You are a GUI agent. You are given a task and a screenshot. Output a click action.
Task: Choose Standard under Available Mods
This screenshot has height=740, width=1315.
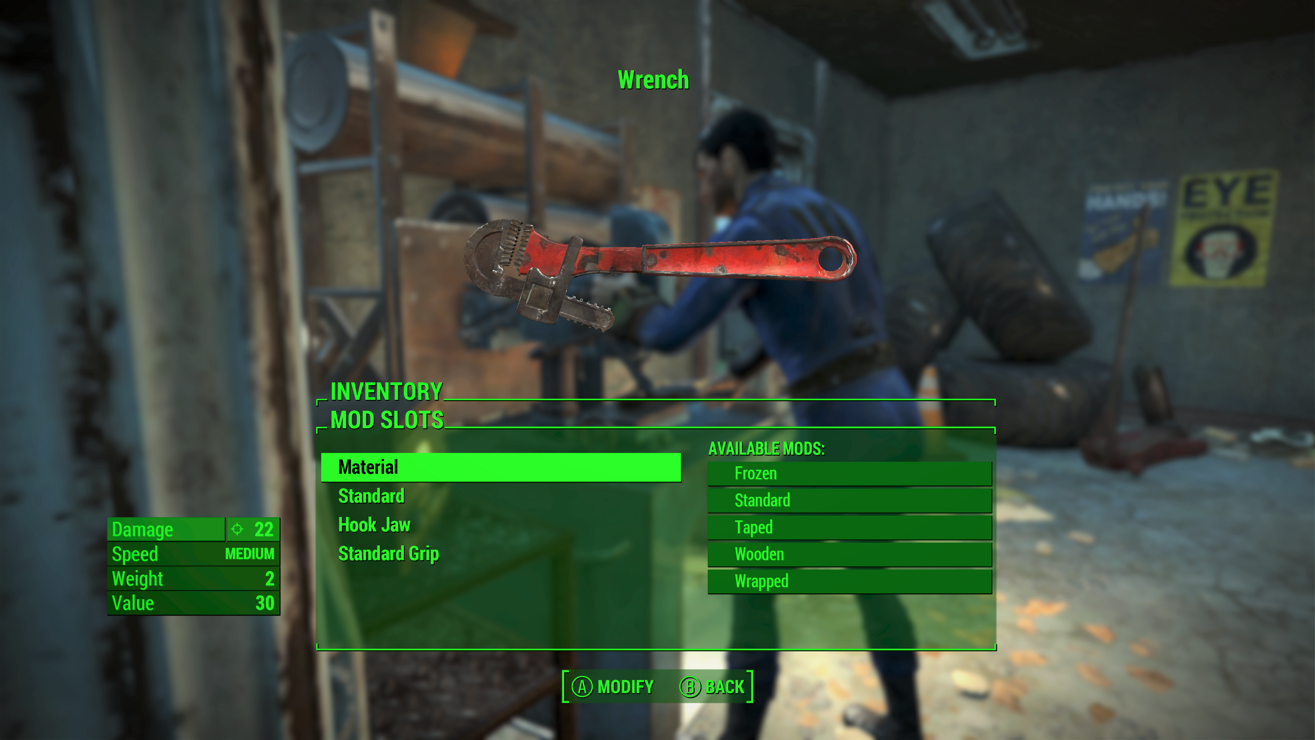point(849,500)
